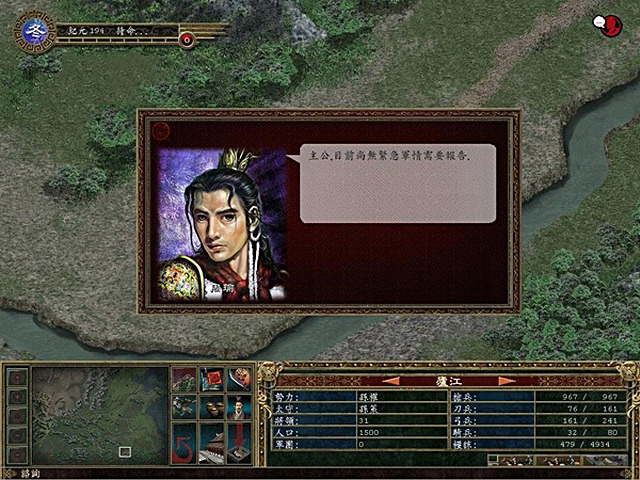The height and width of the screenshot is (480, 640).
Task: Click the small red orb on date bar
Action: (x=187, y=39)
